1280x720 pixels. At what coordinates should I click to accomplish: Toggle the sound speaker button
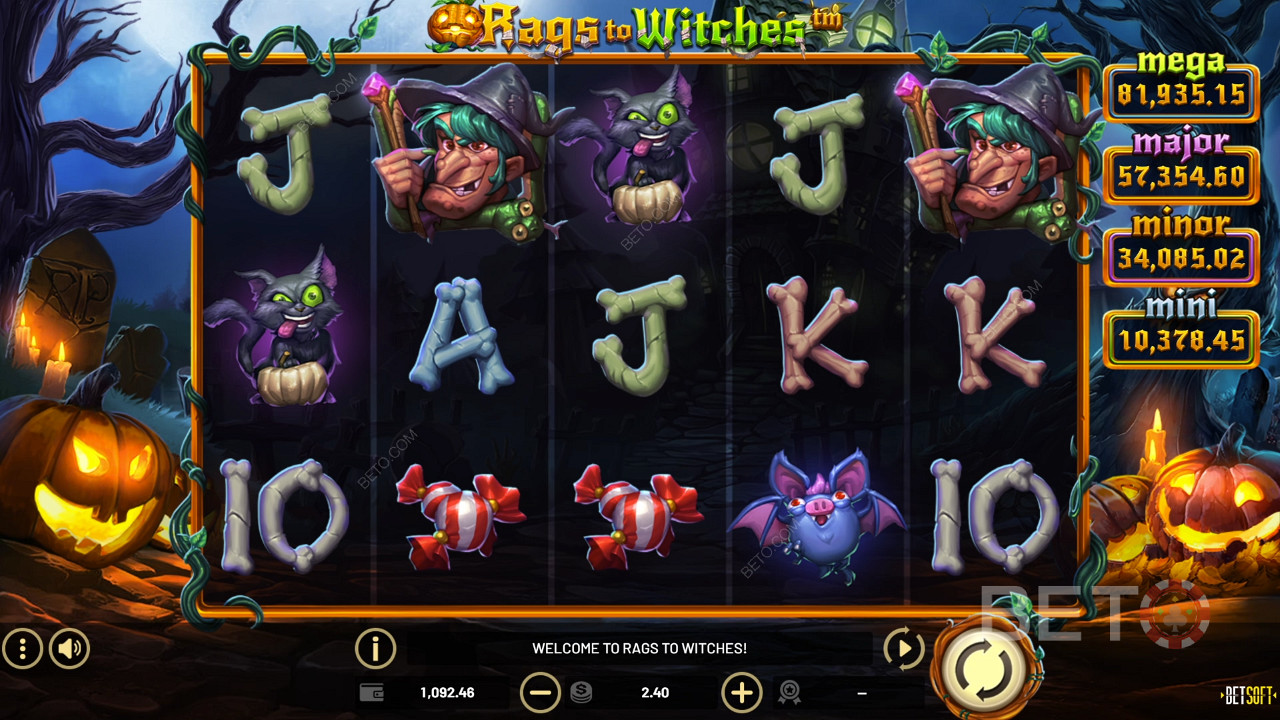pyautogui.click(x=69, y=649)
